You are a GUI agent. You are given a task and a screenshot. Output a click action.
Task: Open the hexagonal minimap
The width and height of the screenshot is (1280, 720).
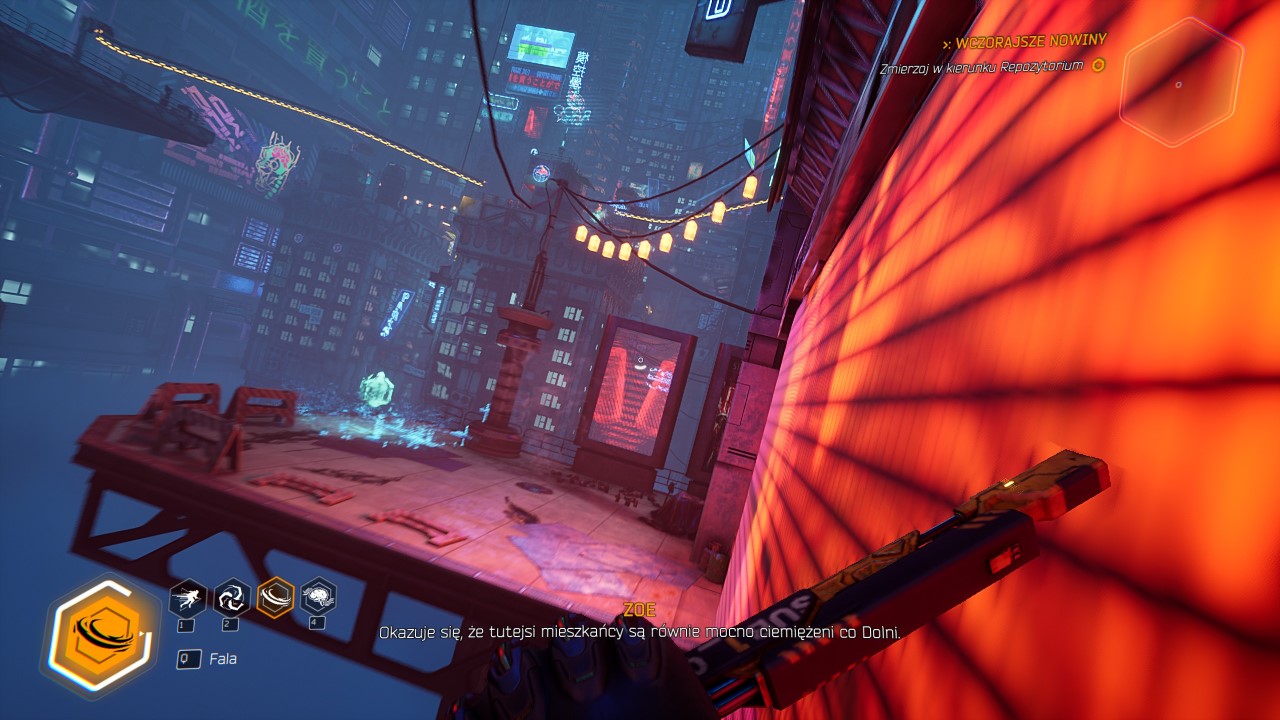1180,83
